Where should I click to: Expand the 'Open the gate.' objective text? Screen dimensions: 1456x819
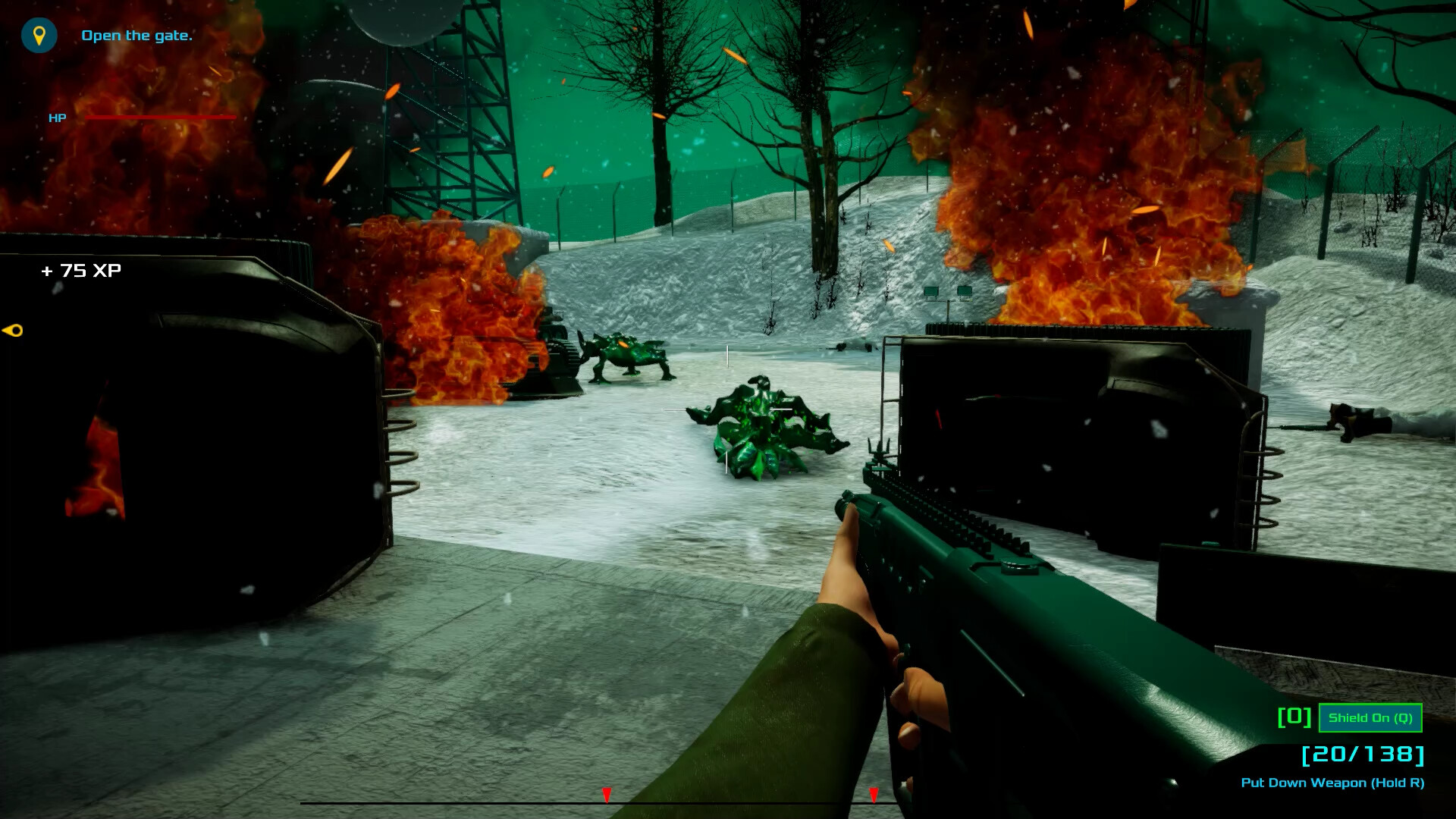pos(138,35)
